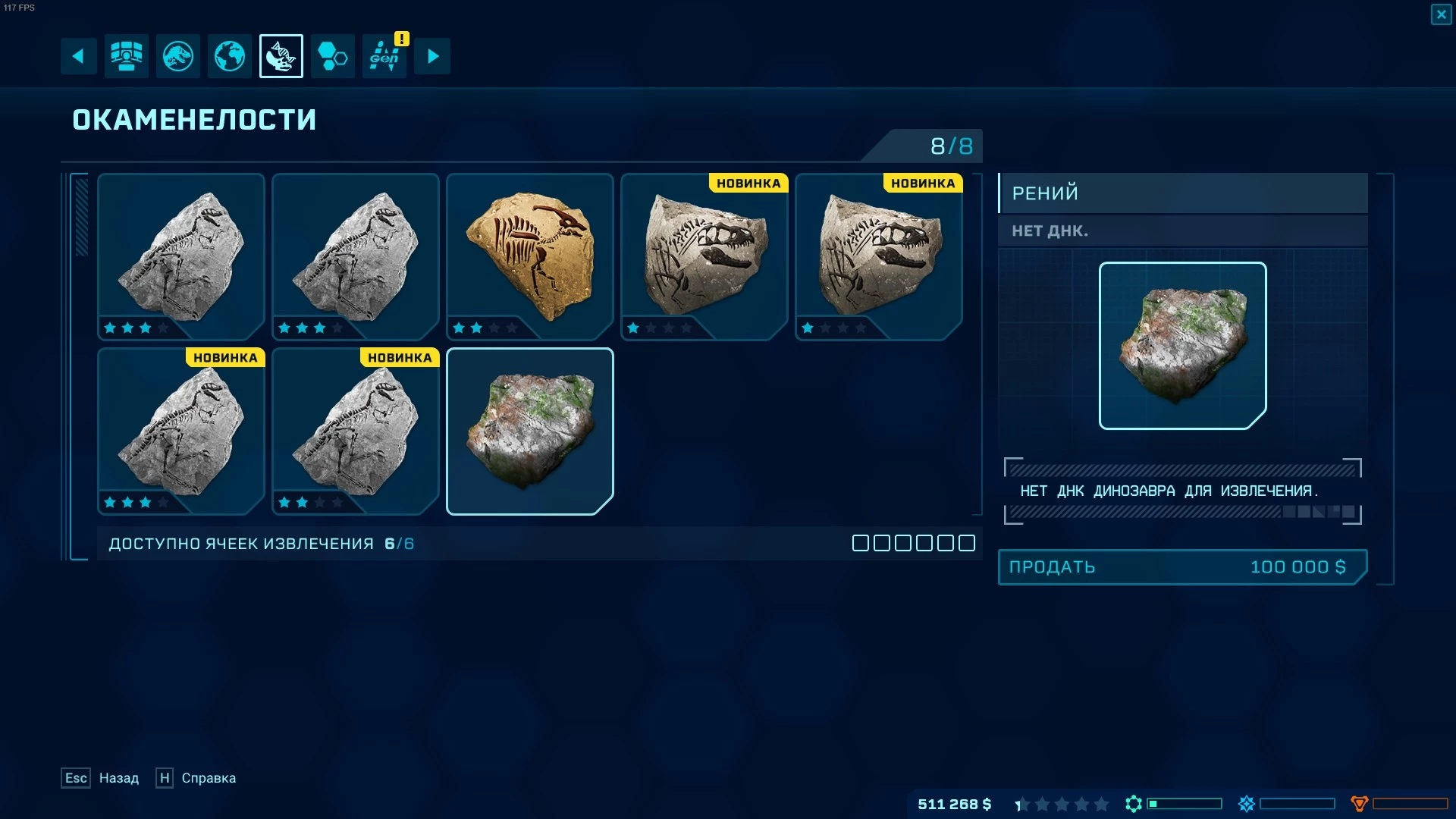The height and width of the screenshot is (819, 1456).
Task: Open the InGen tab with alert
Action: pyautogui.click(x=384, y=56)
